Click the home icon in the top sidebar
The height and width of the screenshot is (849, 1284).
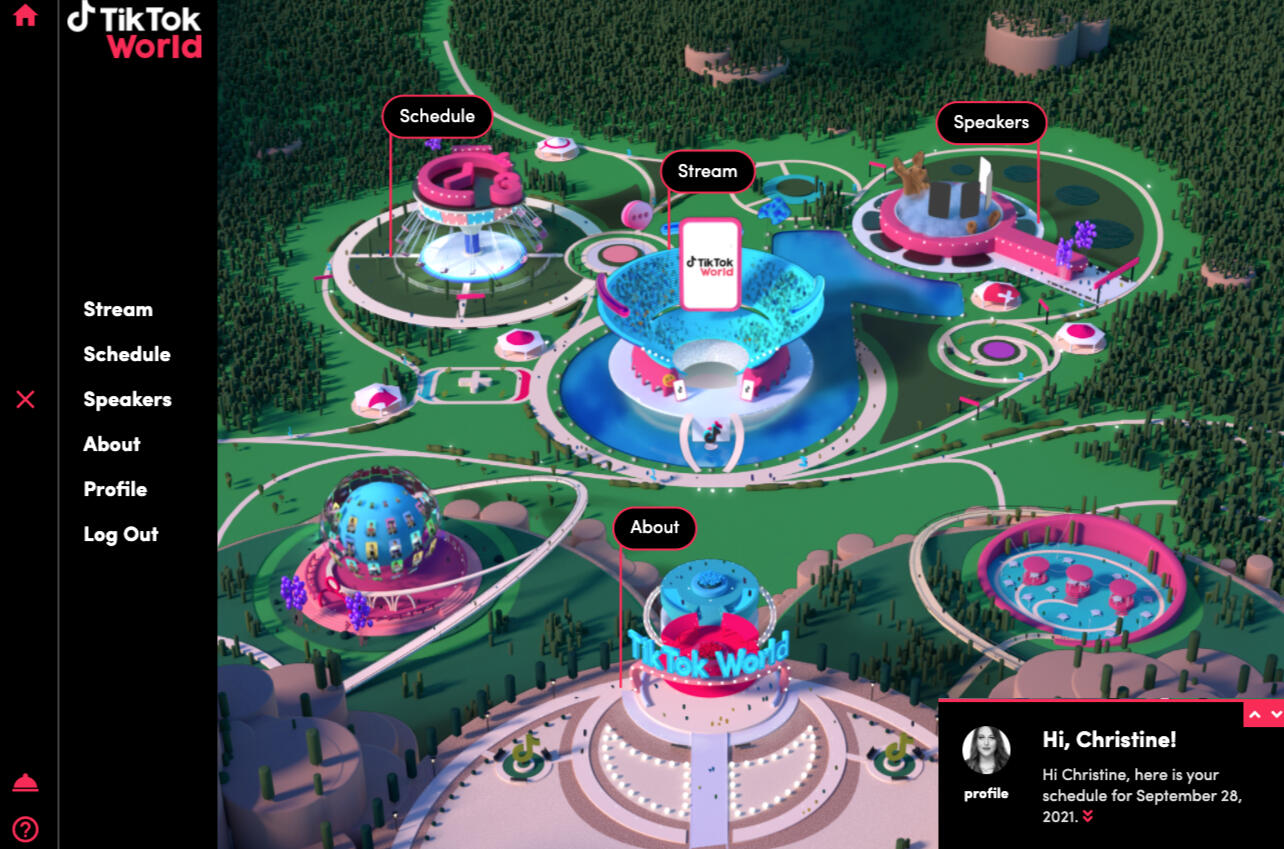[24, 15]
